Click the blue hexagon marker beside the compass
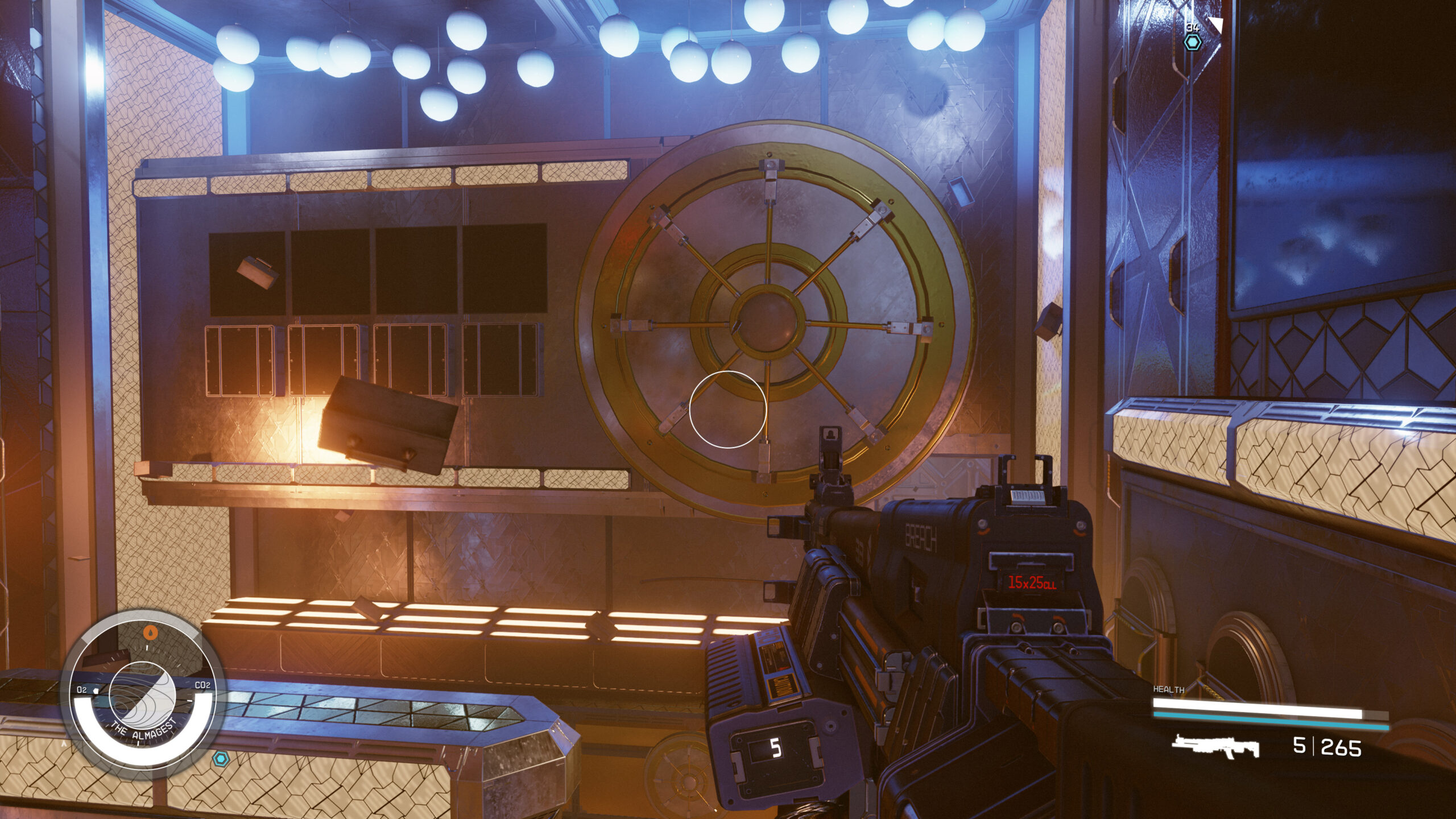This screenshot has width=1456, height=819. click(x=219, y=758)
